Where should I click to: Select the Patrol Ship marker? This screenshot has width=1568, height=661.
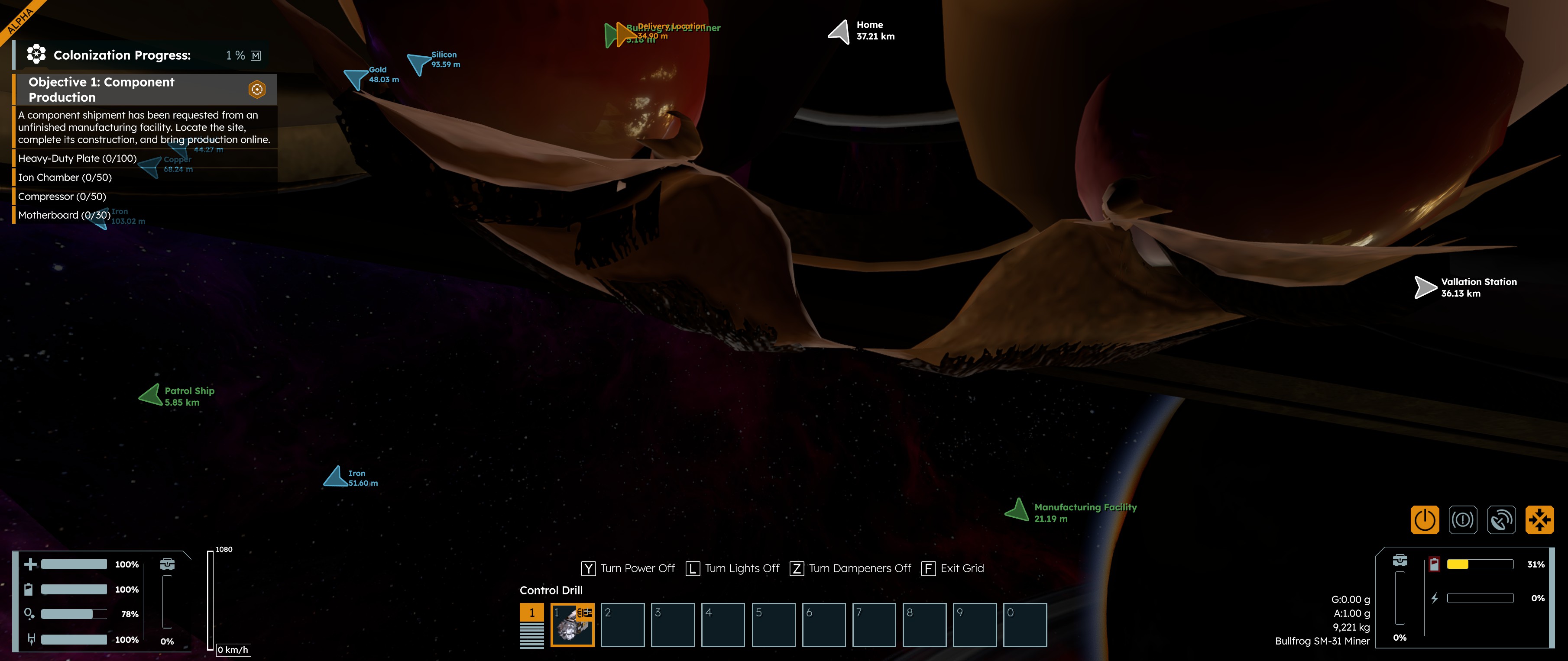click(150, 395)
